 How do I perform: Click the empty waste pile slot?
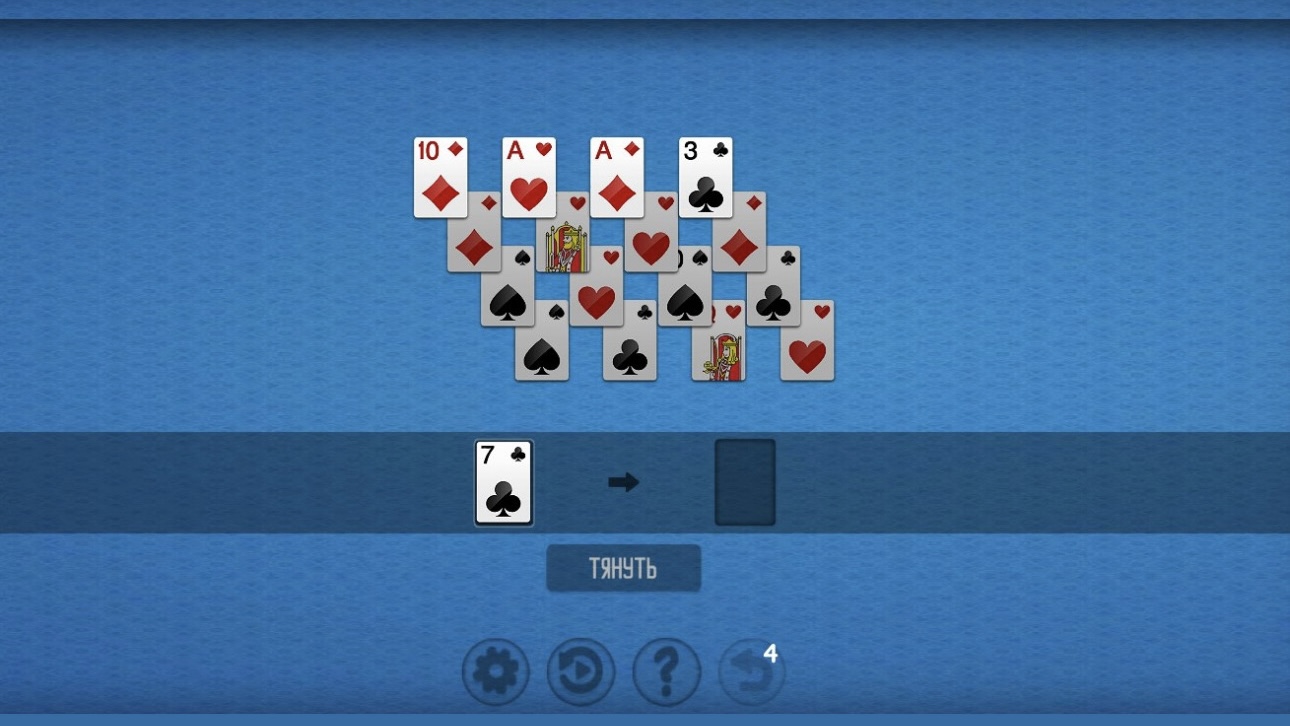coord(745,482)
